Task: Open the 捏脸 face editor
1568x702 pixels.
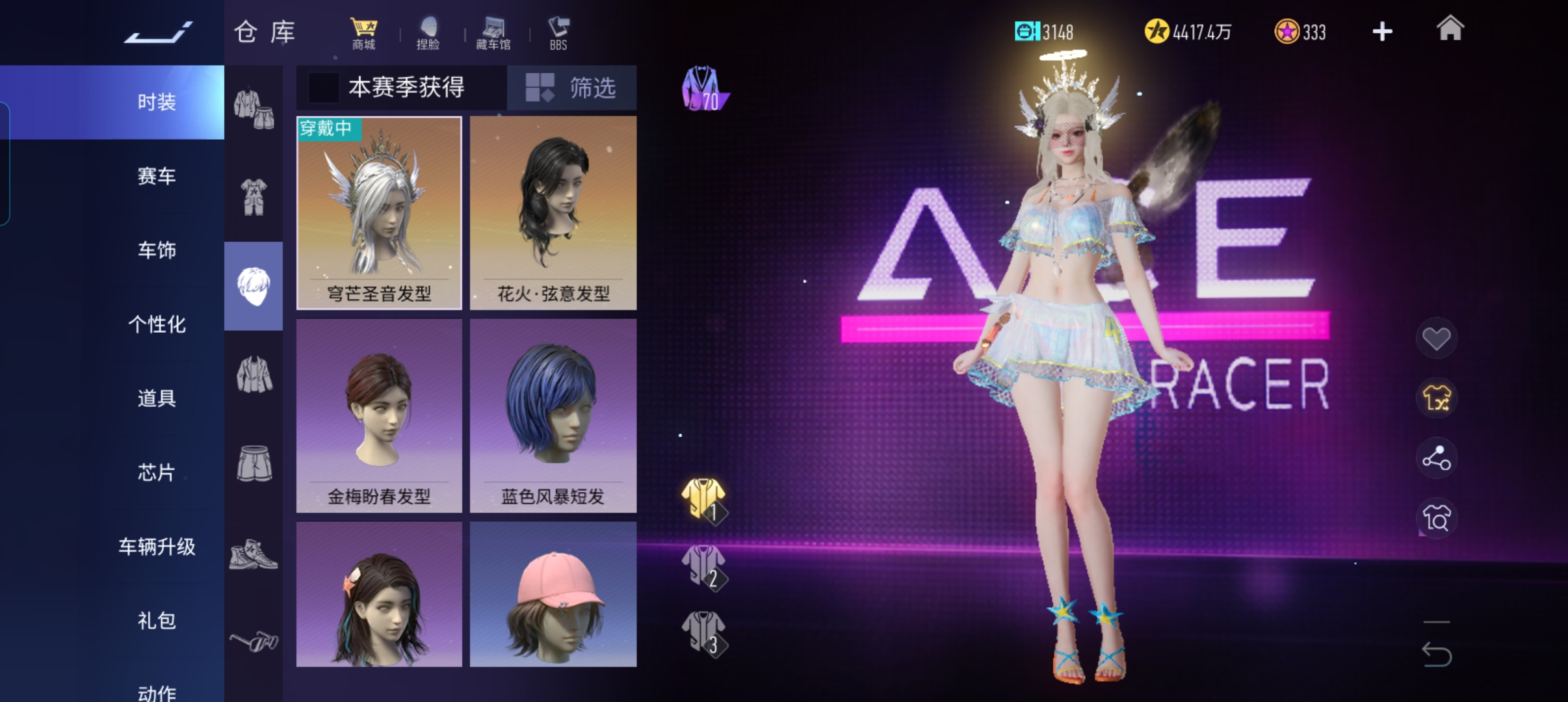Action: pos(428,33)
